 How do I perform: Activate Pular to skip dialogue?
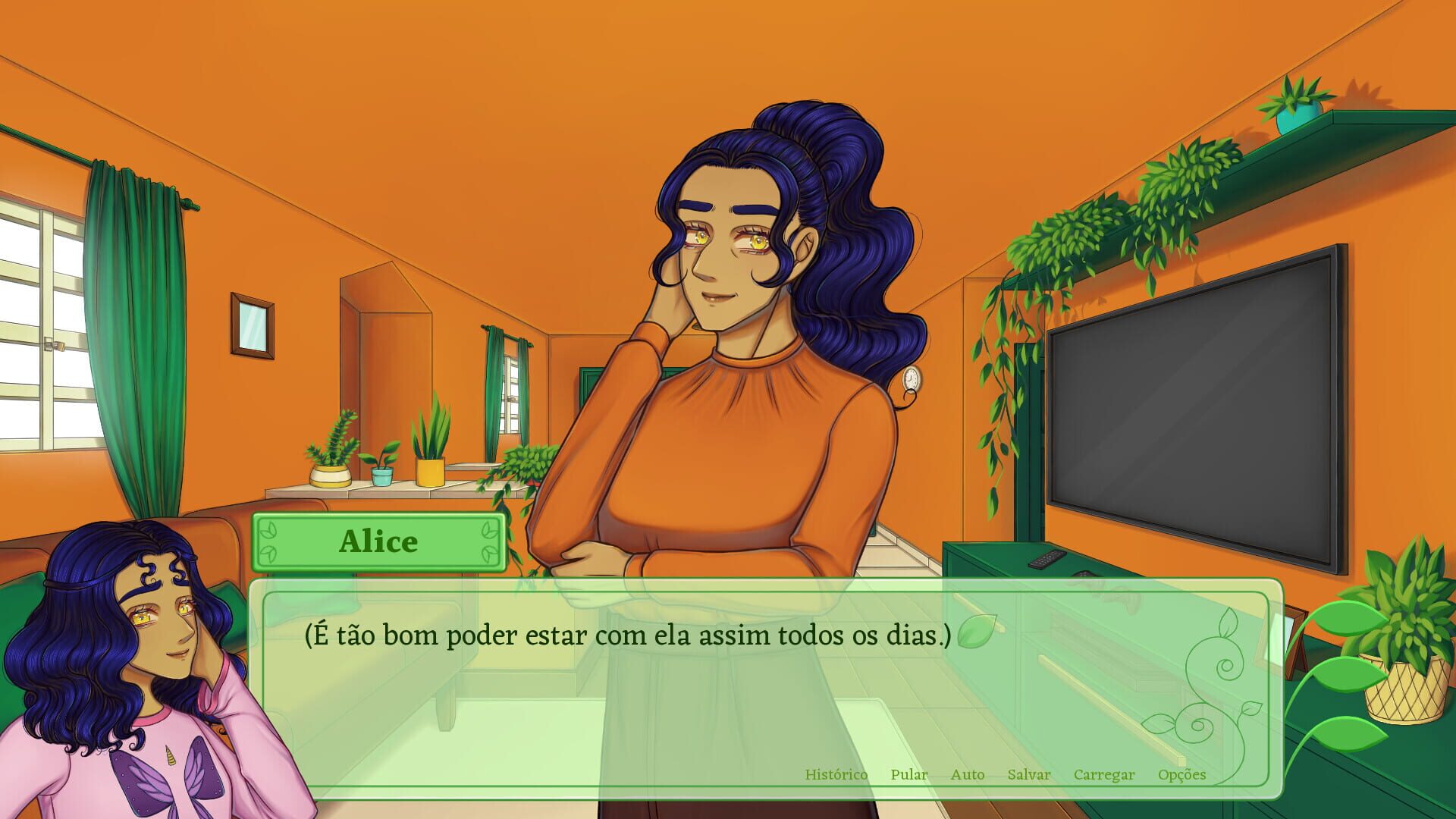point(908,775)
